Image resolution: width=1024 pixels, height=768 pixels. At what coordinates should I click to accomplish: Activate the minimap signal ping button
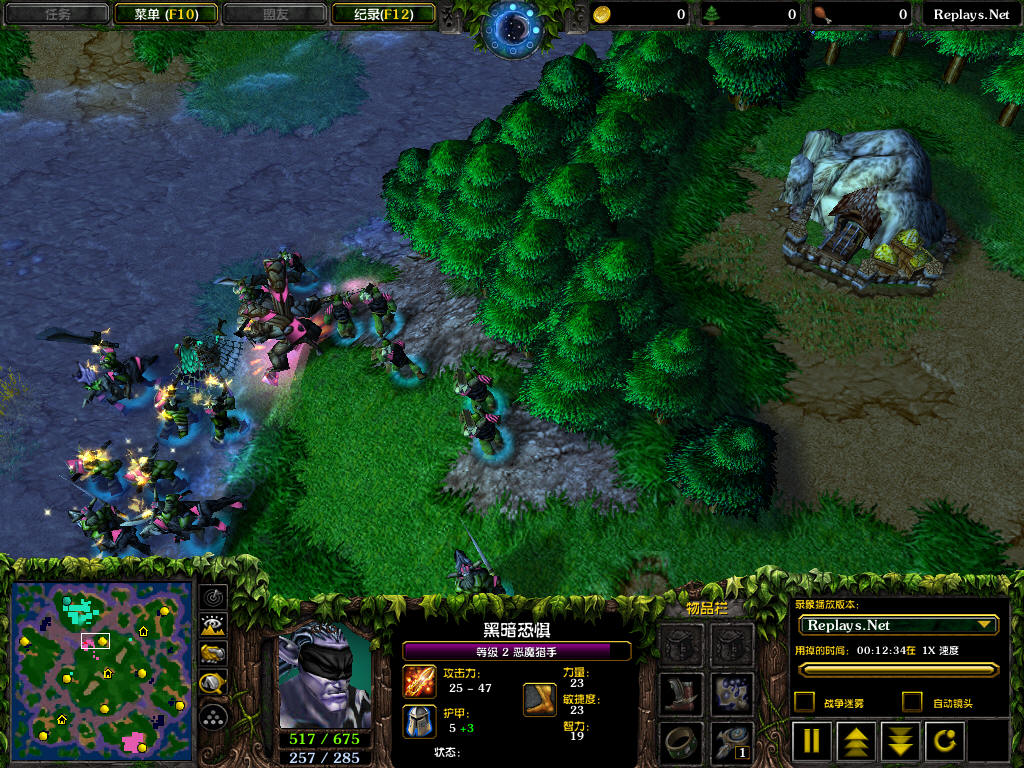click(x=214, y=598)
